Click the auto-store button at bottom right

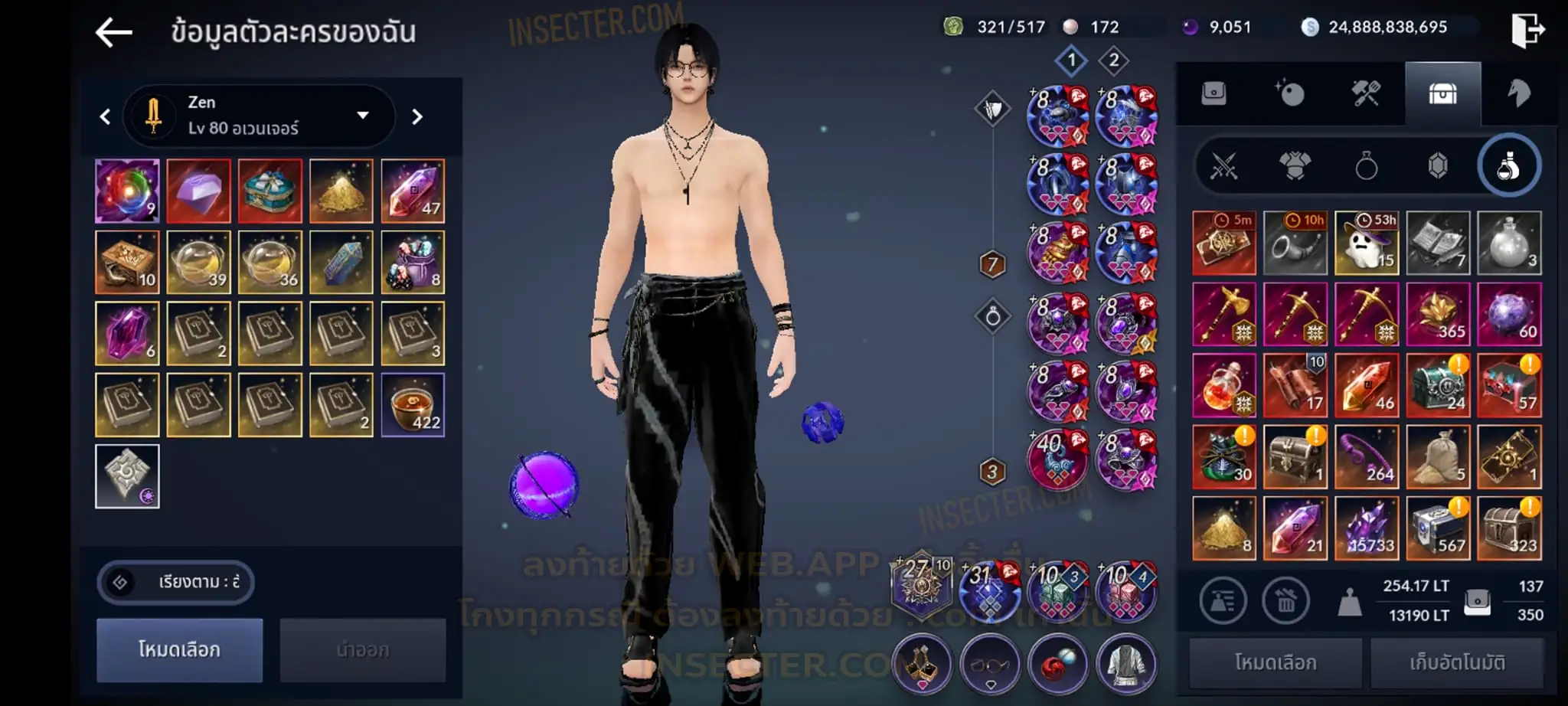(1457, 662)
